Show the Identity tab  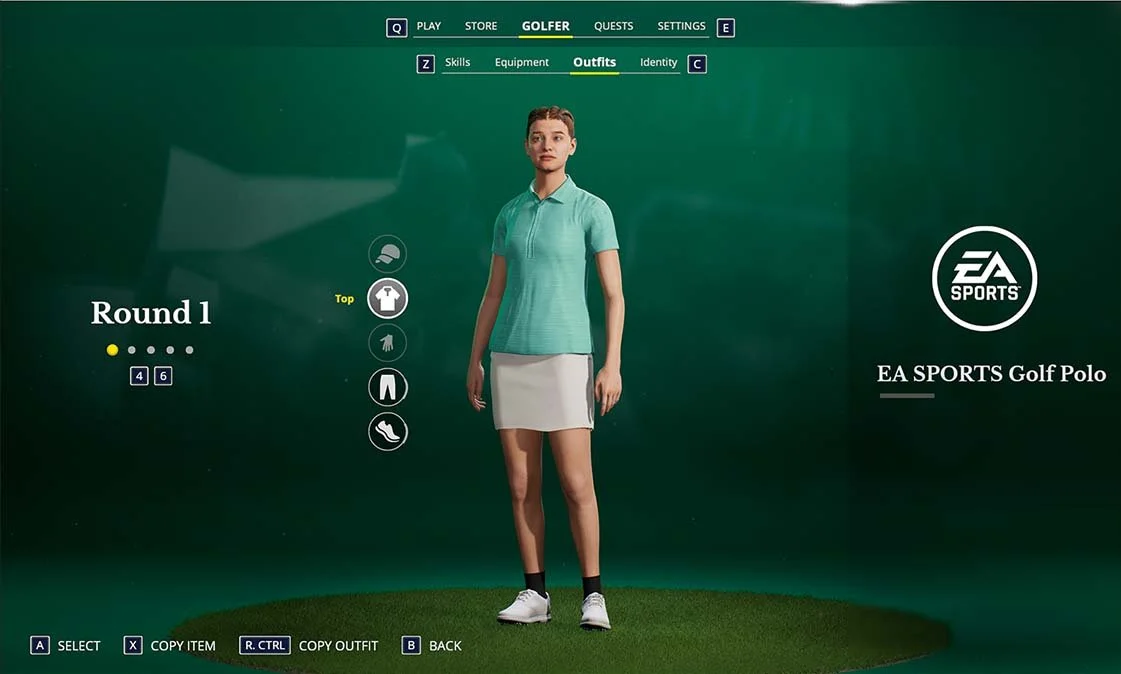(658, 62)
